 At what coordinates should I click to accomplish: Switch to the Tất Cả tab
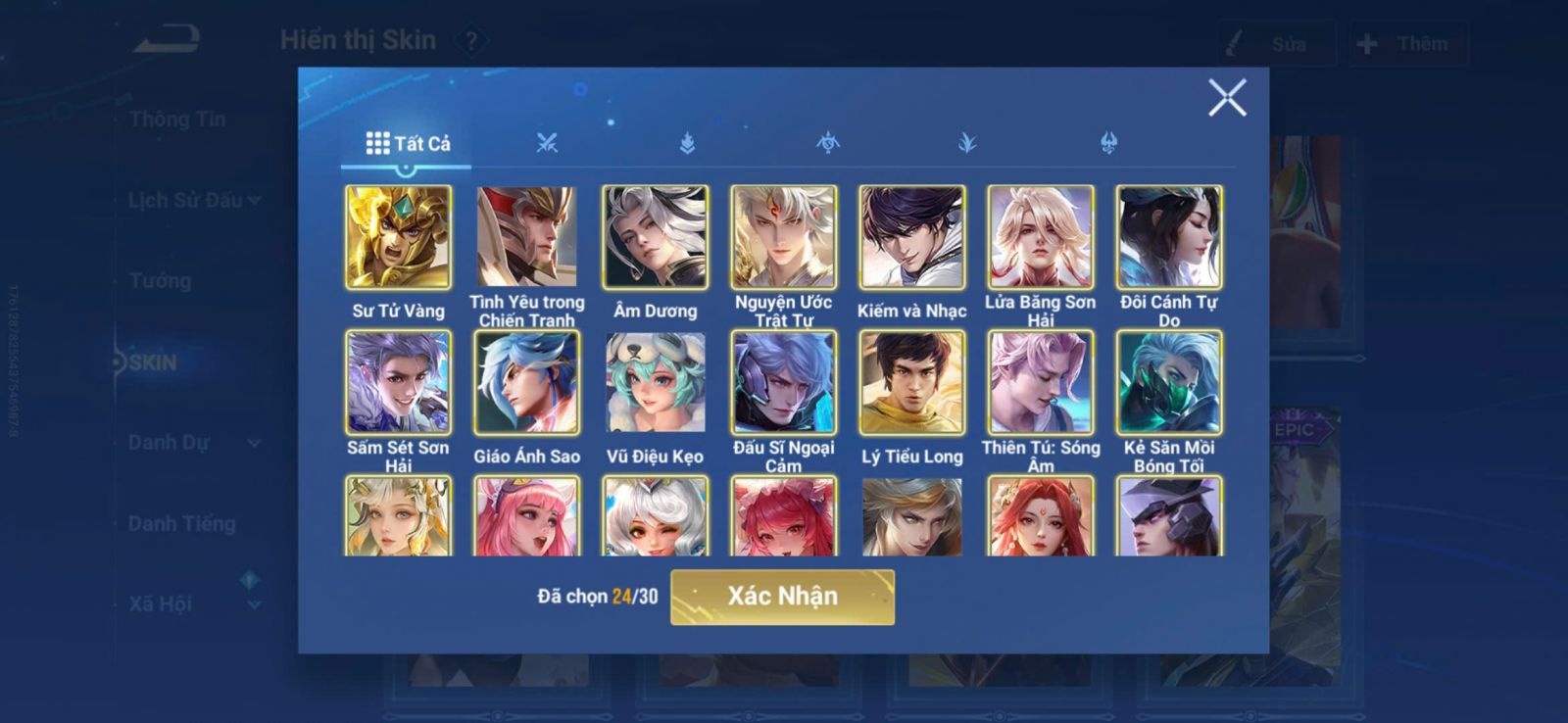coord(408,144)
